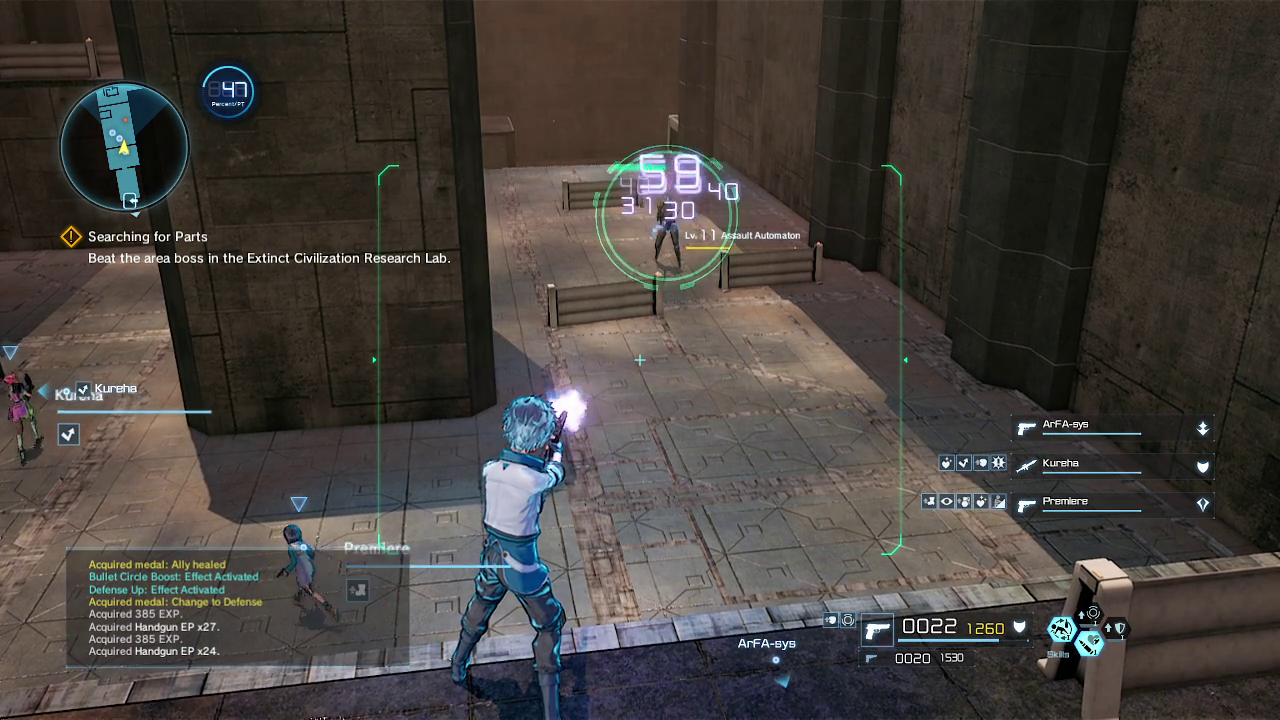Click the Percent/PT gauge dial
Screen dimensions: 1280x720
click(228, 92)
